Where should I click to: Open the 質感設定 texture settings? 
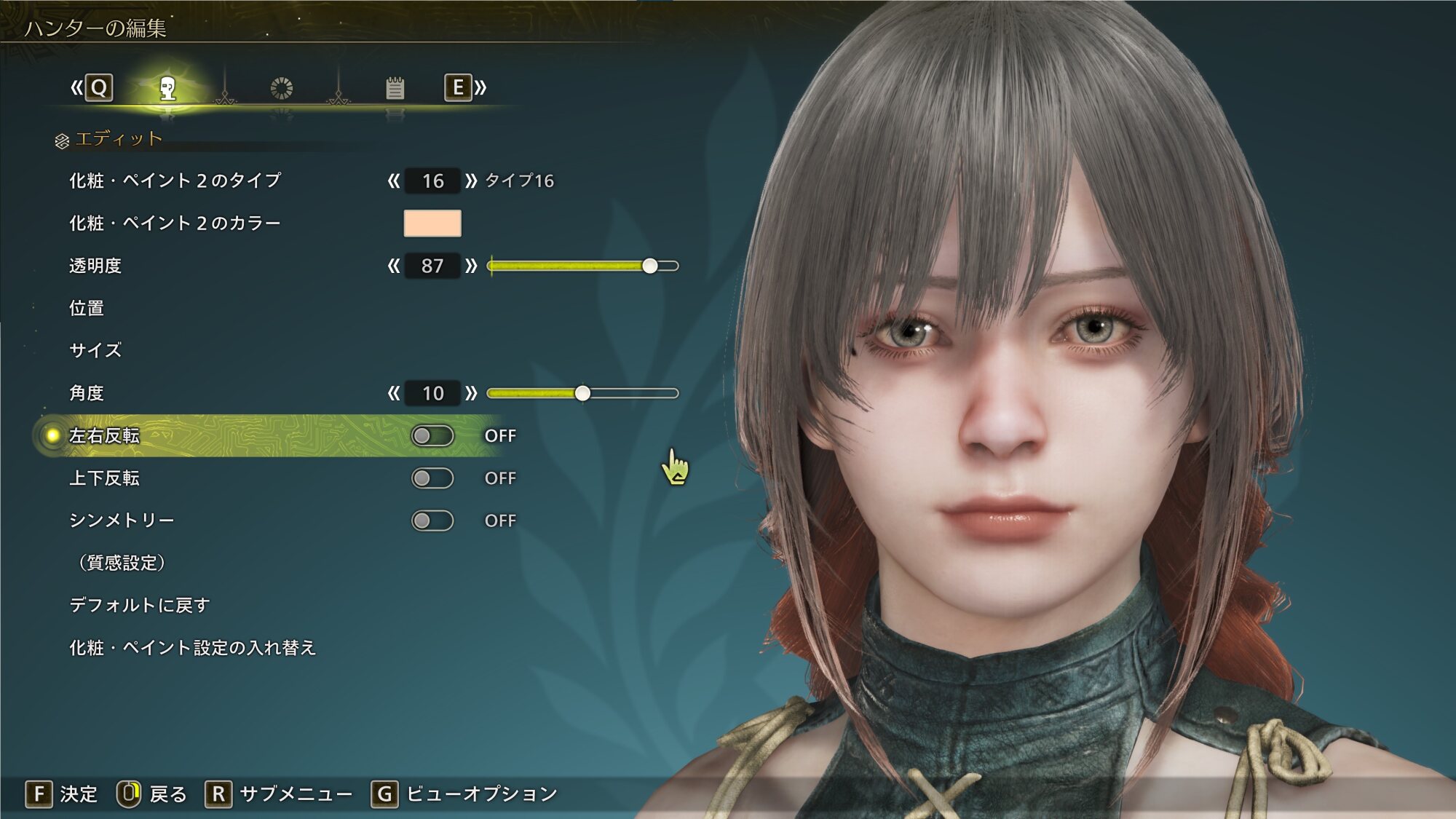point(122,563)
